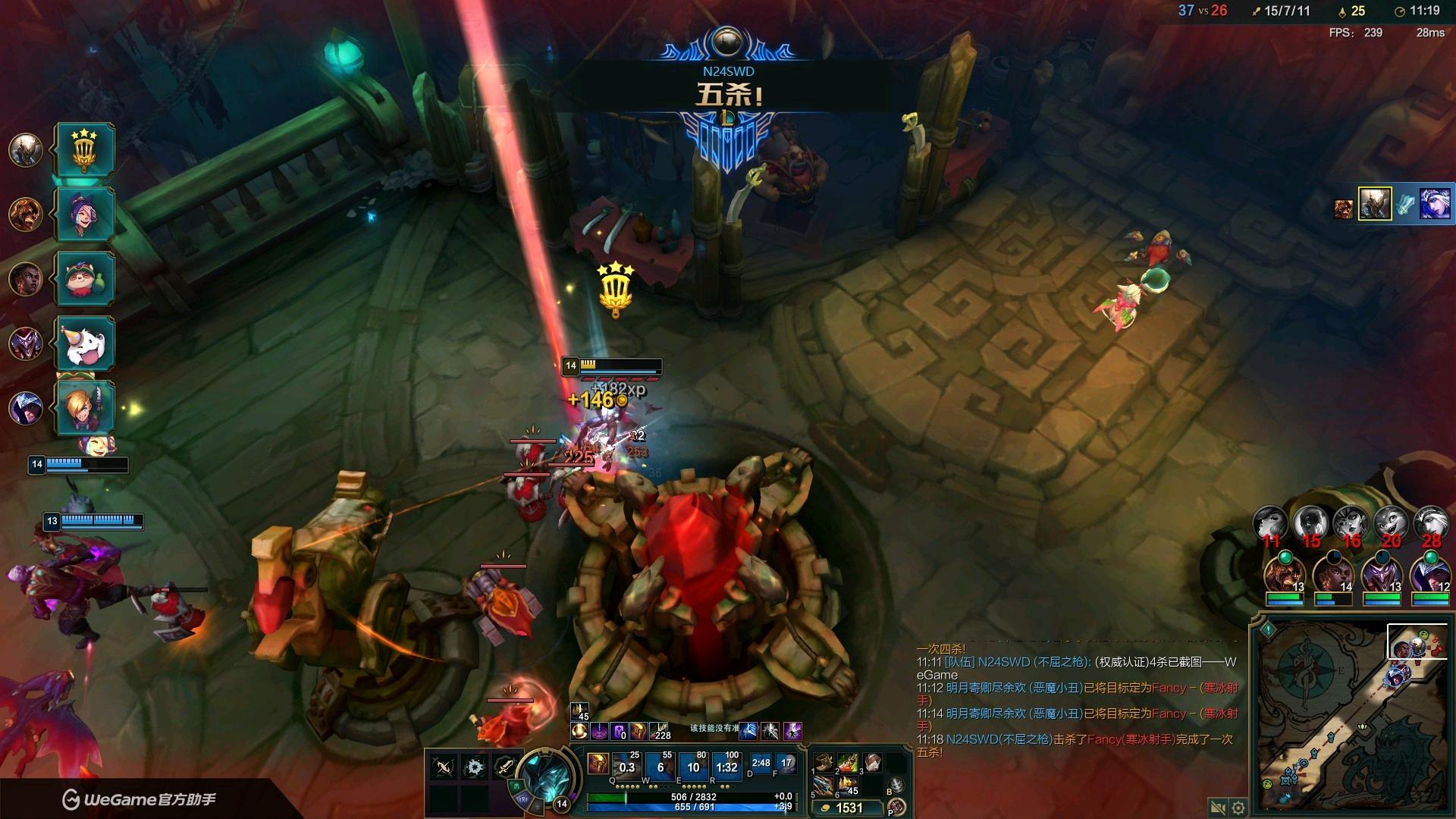Viewport: 1456px width, 819px height.
Task: Activate the Q ability icon
Action: coord(626,766)
